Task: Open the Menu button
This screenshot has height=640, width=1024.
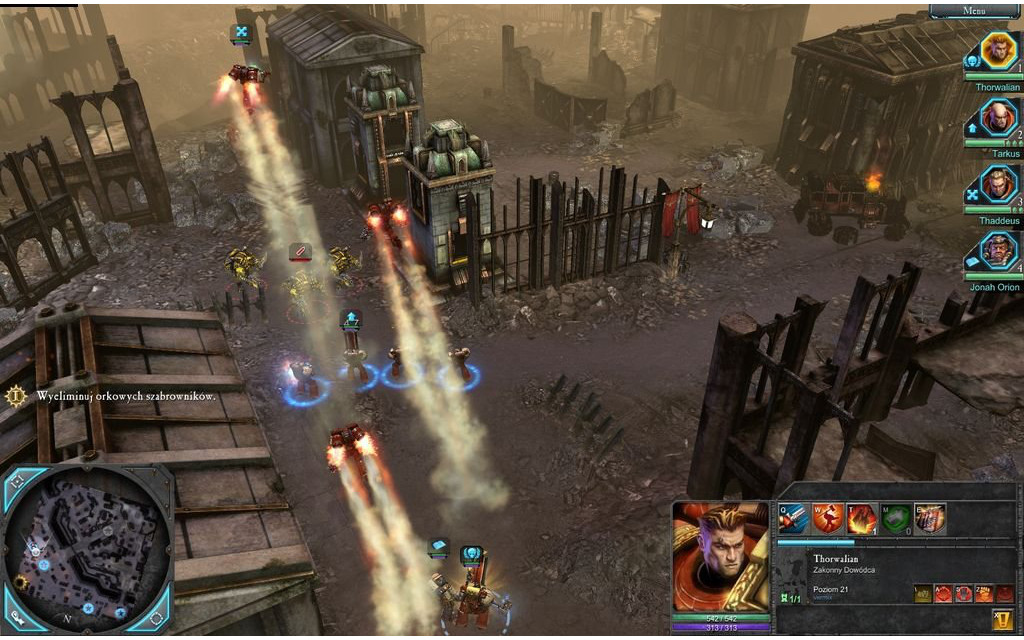Action: [x=974, y=10]
